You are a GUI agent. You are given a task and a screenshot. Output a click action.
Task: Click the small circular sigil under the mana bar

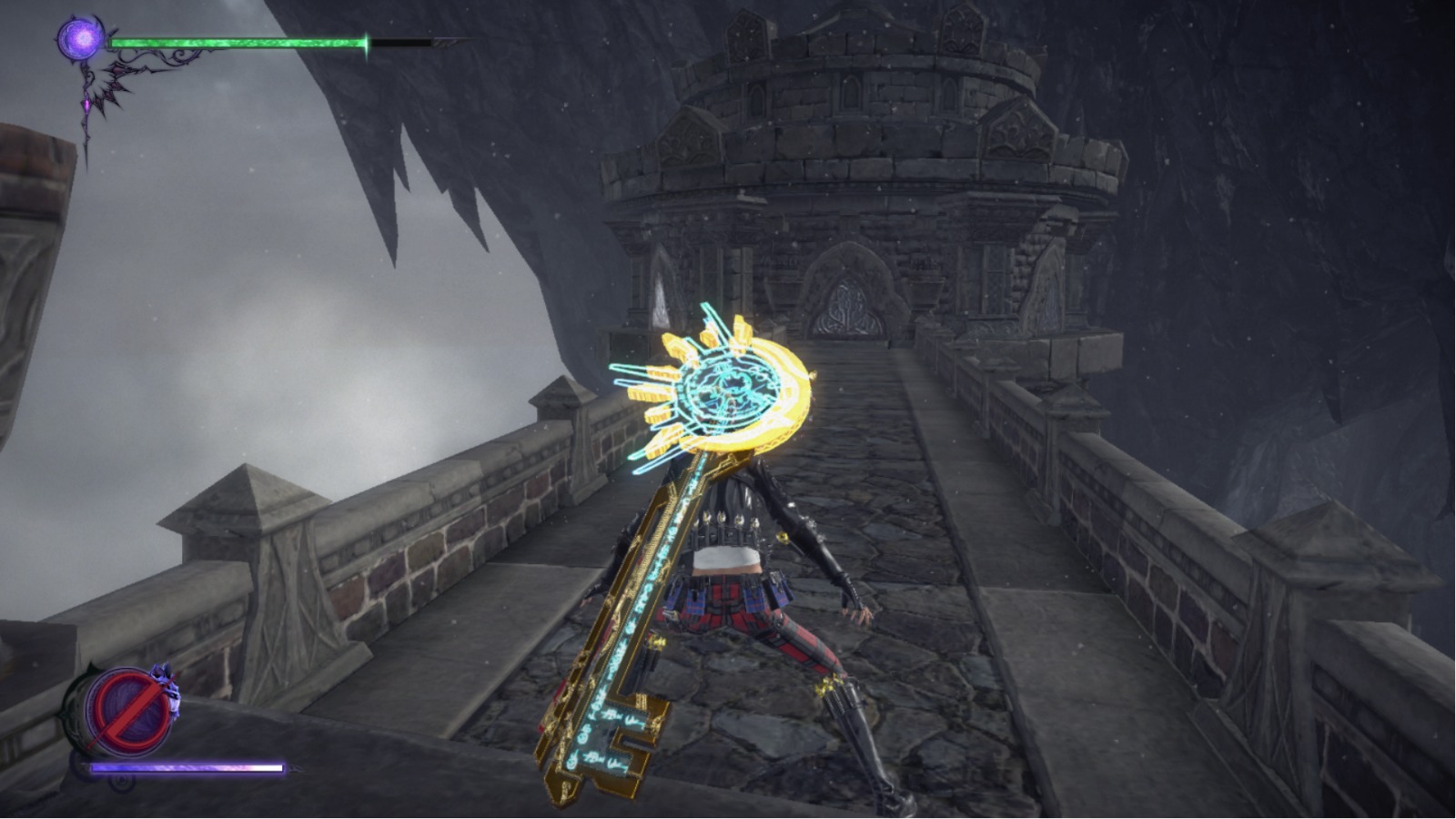click(122, 781)
